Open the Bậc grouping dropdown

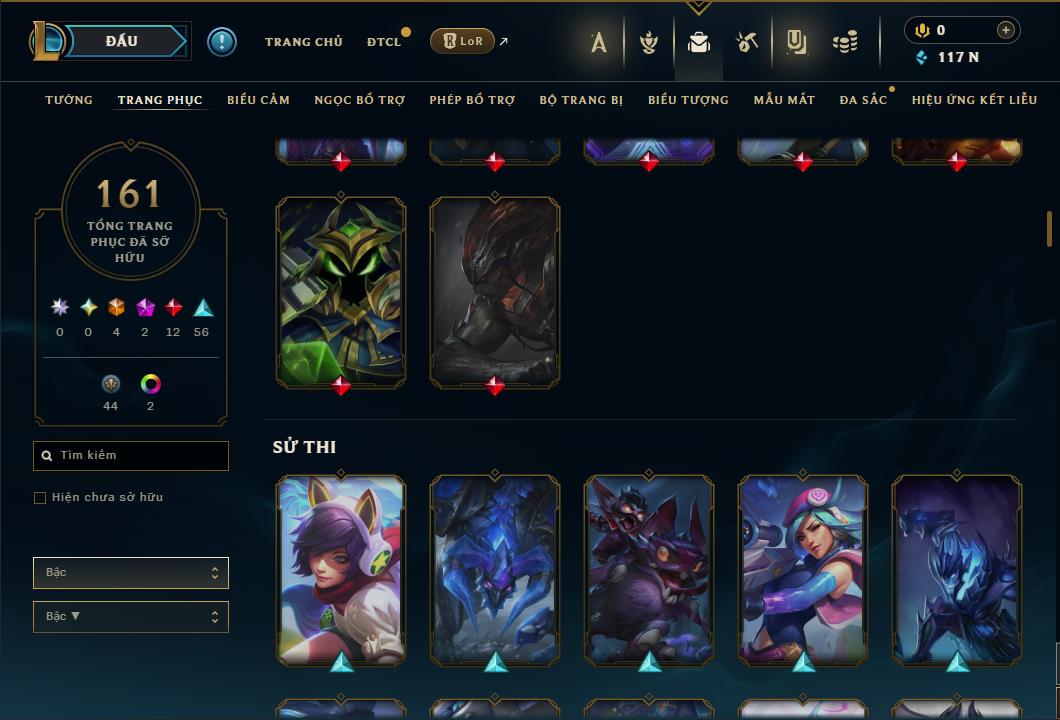(x=130, y=573)
